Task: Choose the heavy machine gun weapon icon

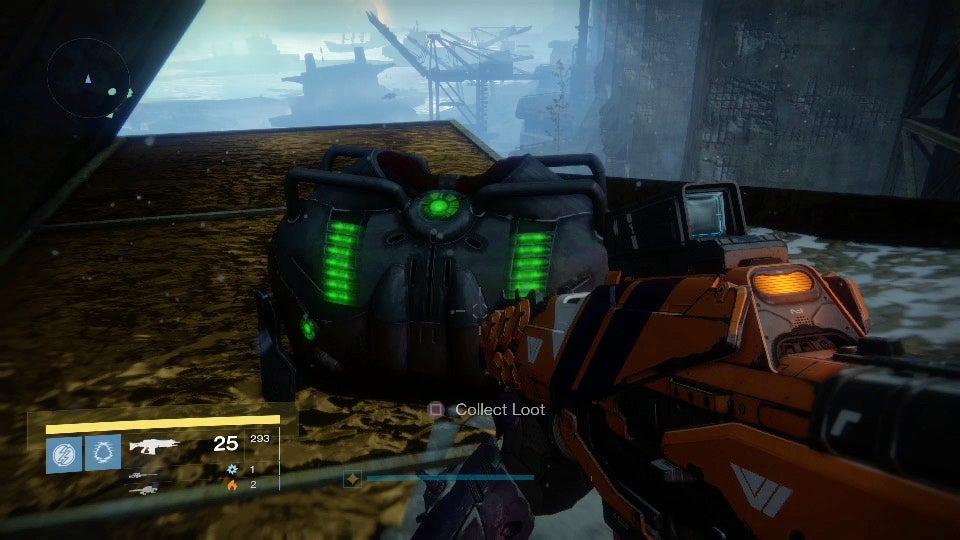Action: (x=143, y=486)
